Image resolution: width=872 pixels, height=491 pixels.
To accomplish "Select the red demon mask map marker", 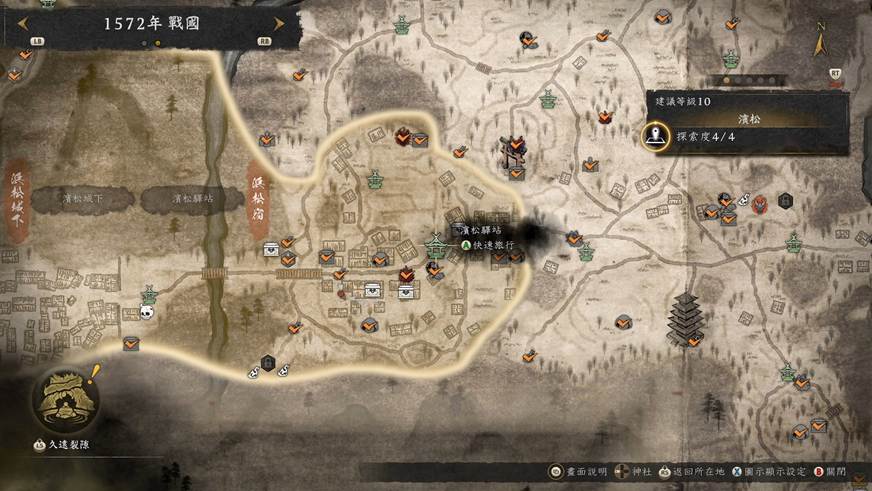I will [x=761, y=206].
